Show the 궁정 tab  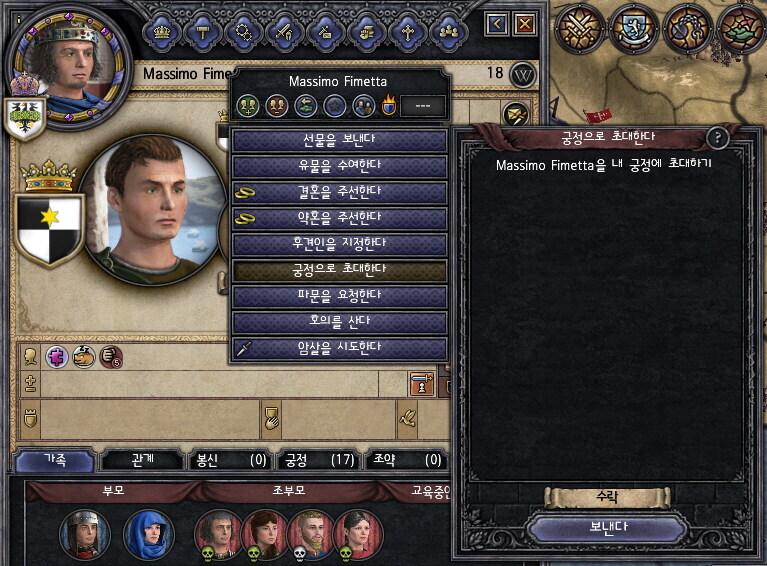pyautogui.click(x=318, y=460)
